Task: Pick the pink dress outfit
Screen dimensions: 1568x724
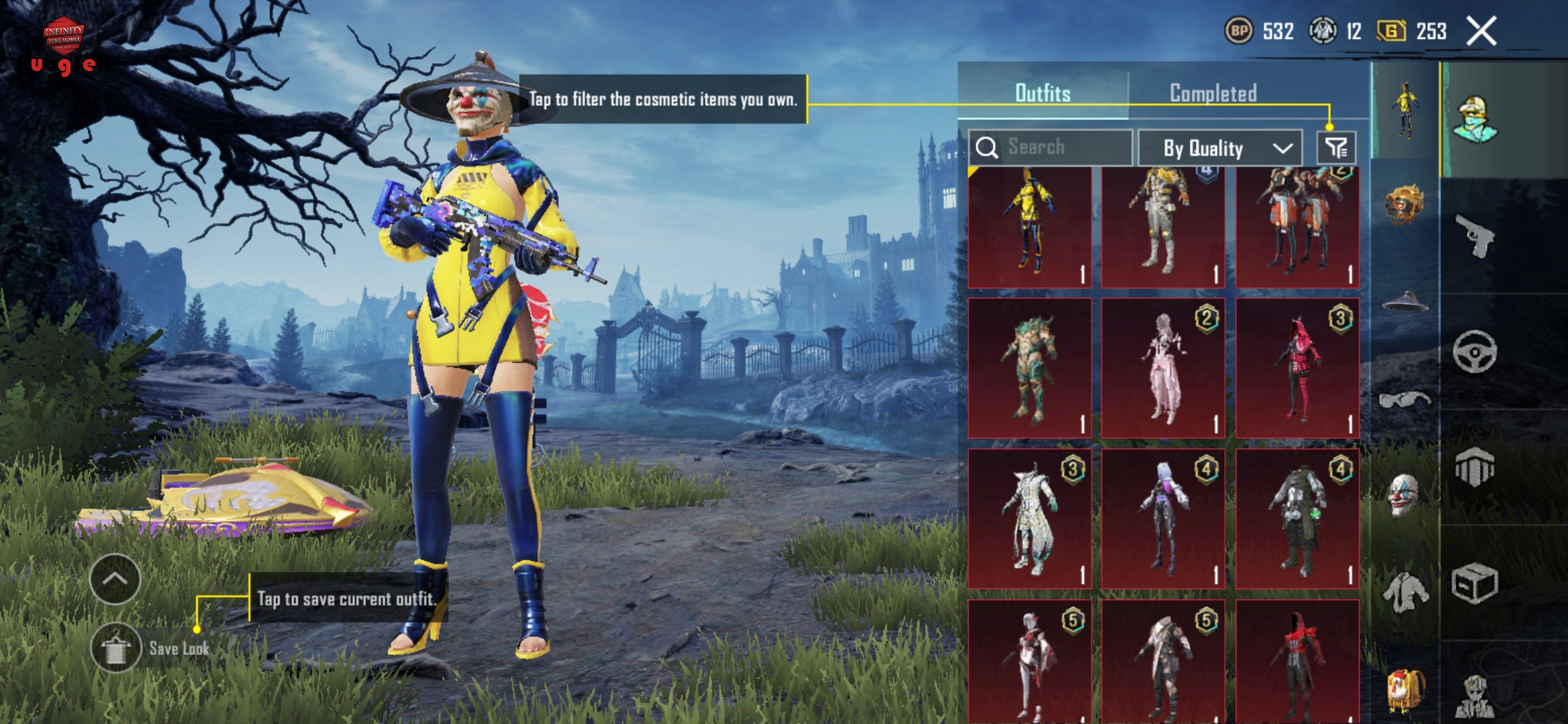Action: point(1163,369)
